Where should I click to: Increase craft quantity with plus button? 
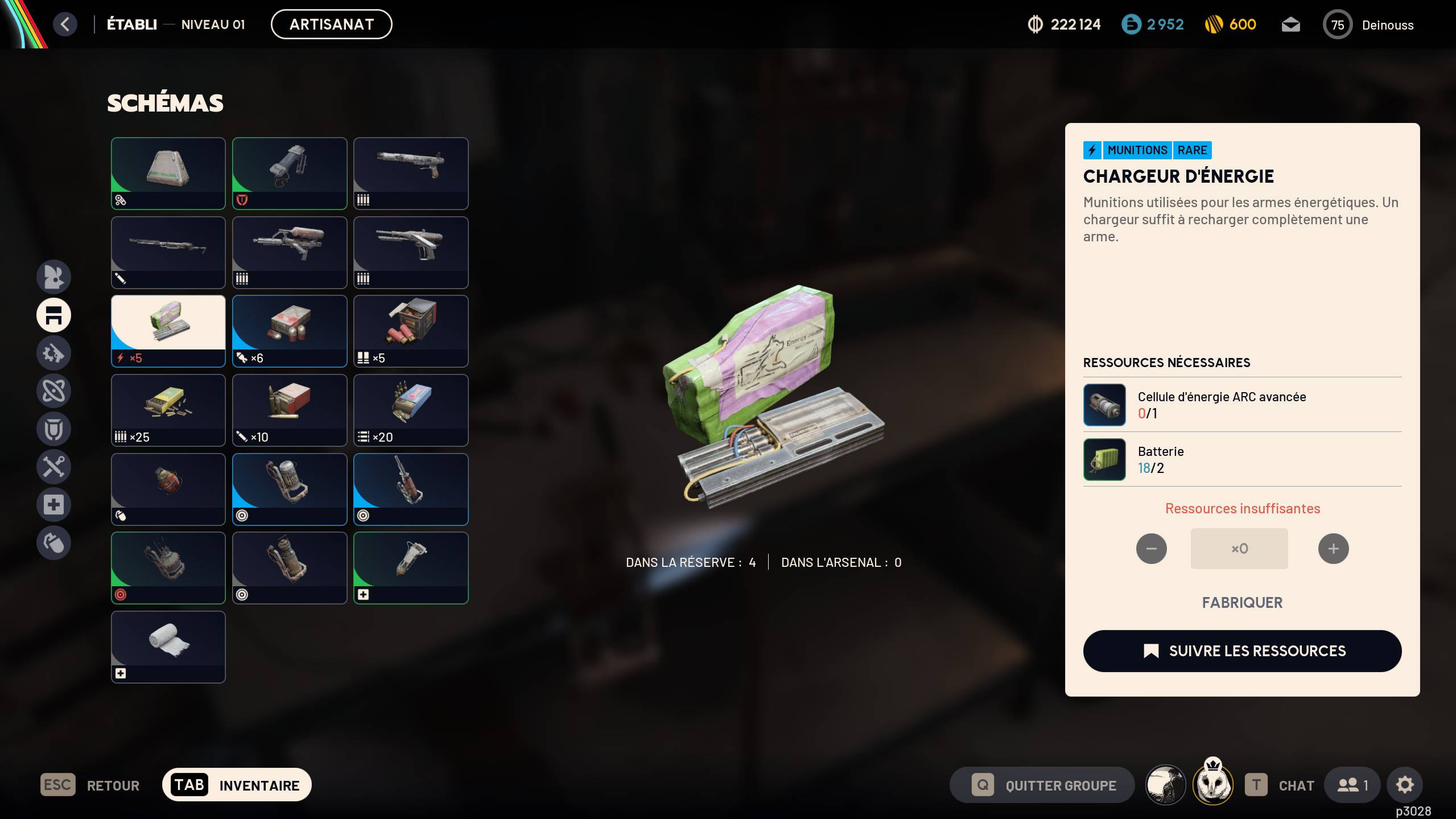(x=1333, y=549)
